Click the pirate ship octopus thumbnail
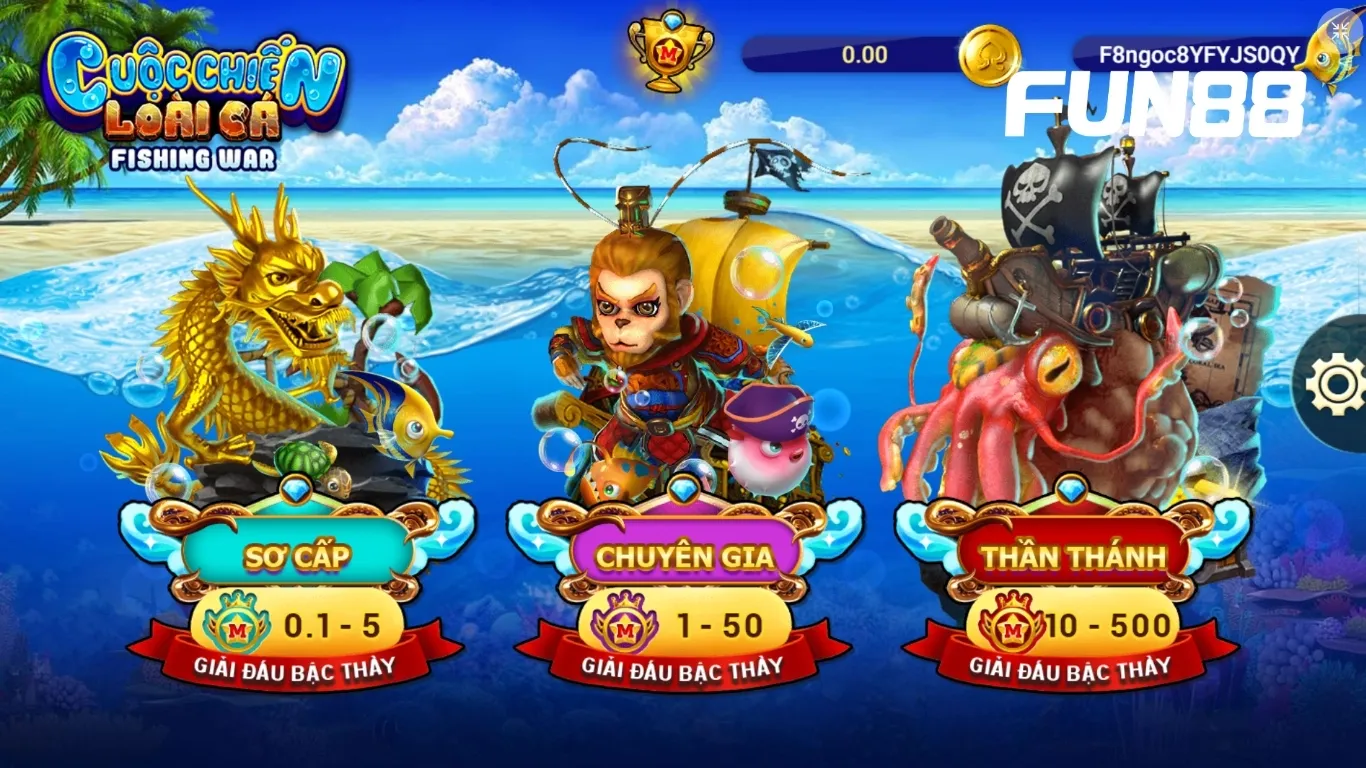The width and height of the screenshot is (1366, 768). point(1070,340)
